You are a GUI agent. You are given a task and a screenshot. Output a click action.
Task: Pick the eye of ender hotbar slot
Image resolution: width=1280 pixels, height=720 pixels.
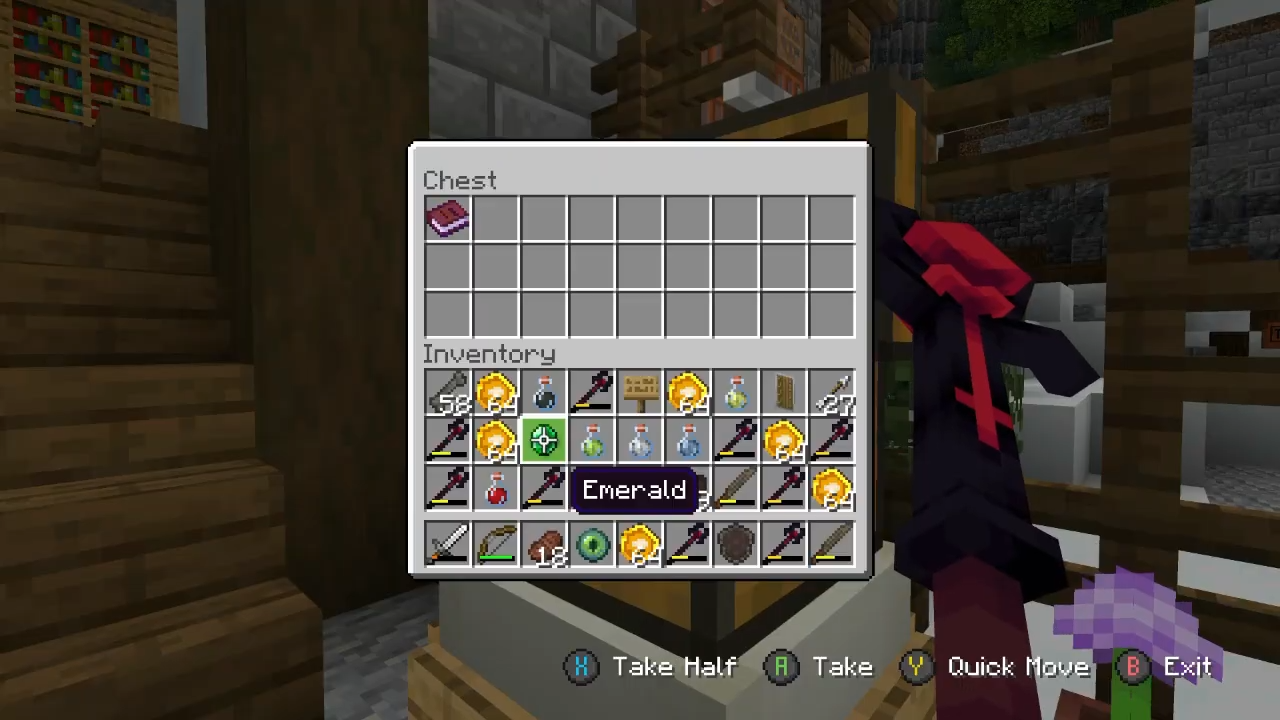coord(591,545)
